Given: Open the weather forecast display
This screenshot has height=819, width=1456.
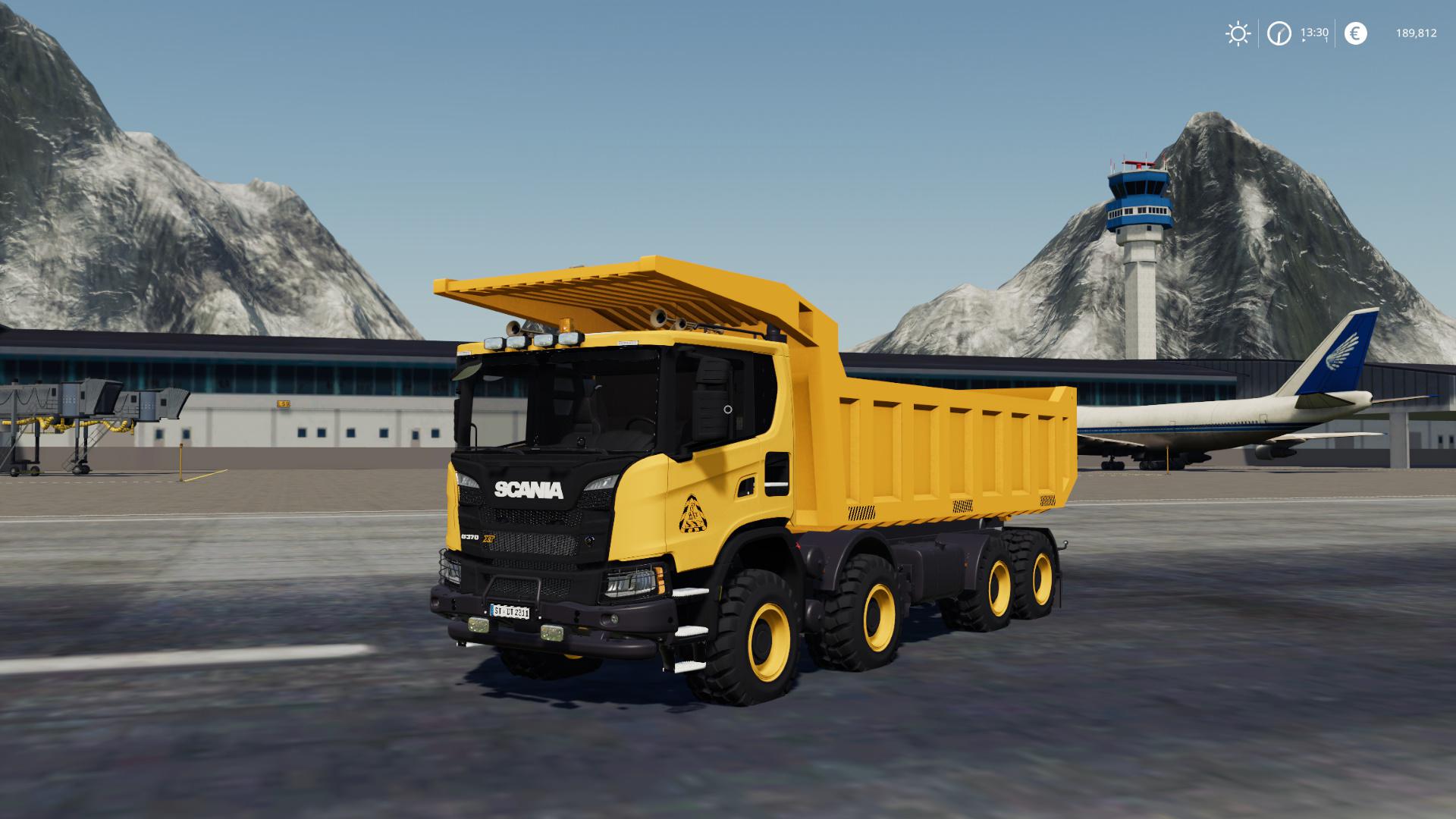Looking at the screenshot, I should tap(1238, 33).
